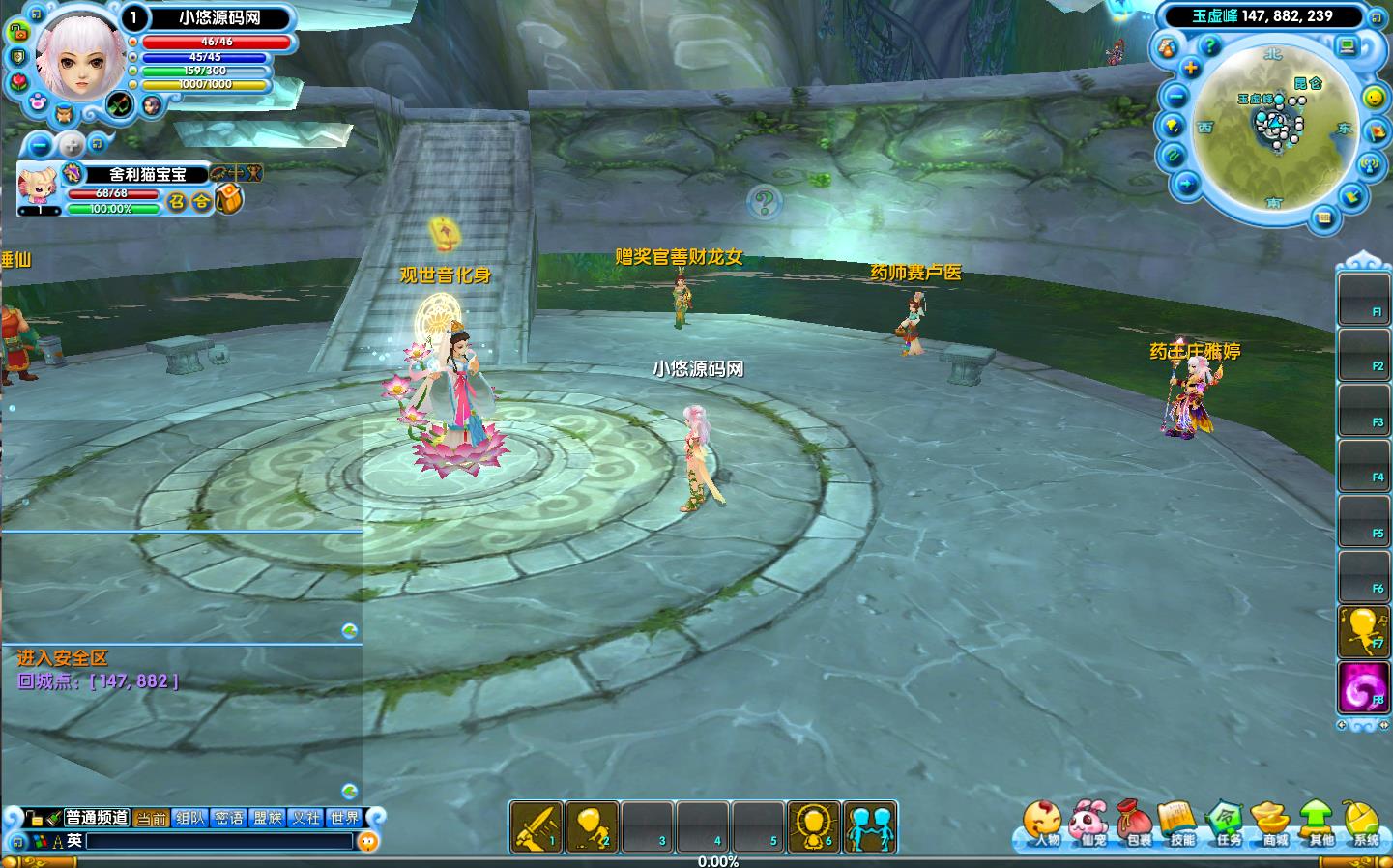Screen dimensions: 1393x868
Task: Open the 系统 system menu
Action: pos(1364,825)
